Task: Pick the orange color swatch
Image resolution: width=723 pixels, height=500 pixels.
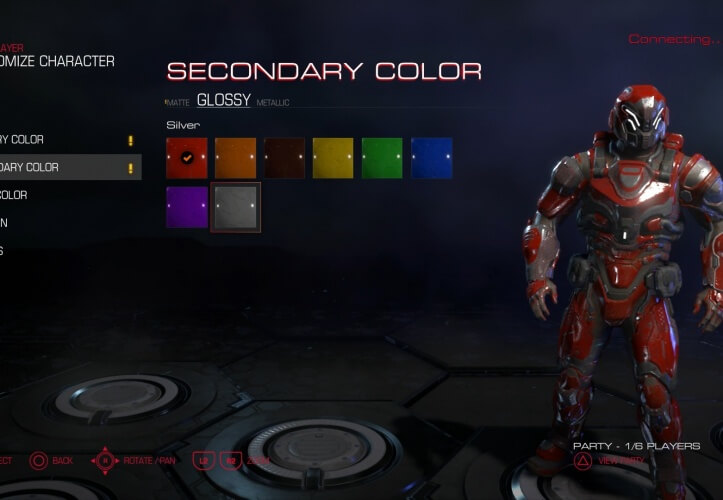Action: tap(236, 158)
